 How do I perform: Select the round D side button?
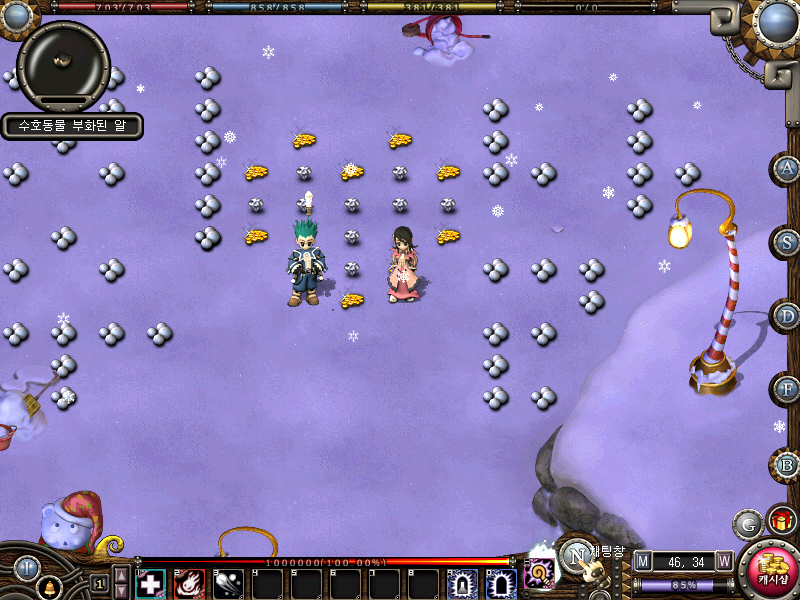(x=787, y=316)
